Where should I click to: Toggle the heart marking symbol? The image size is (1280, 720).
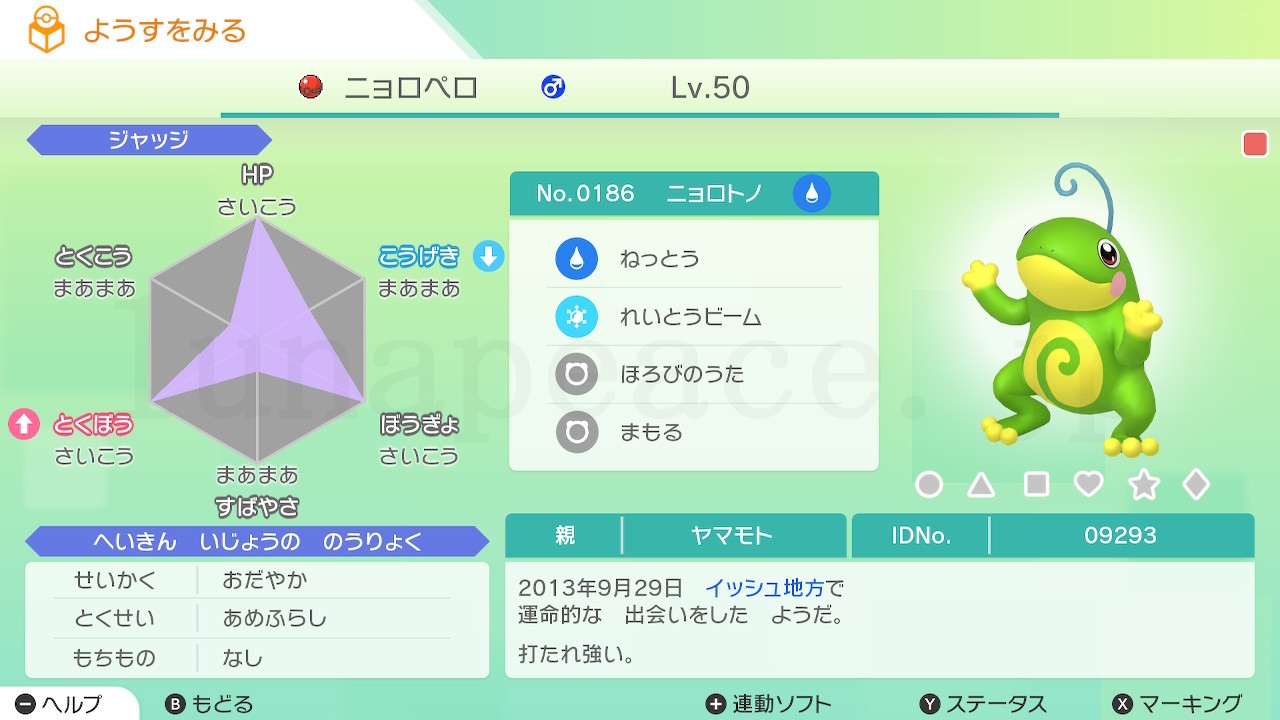1090,484
